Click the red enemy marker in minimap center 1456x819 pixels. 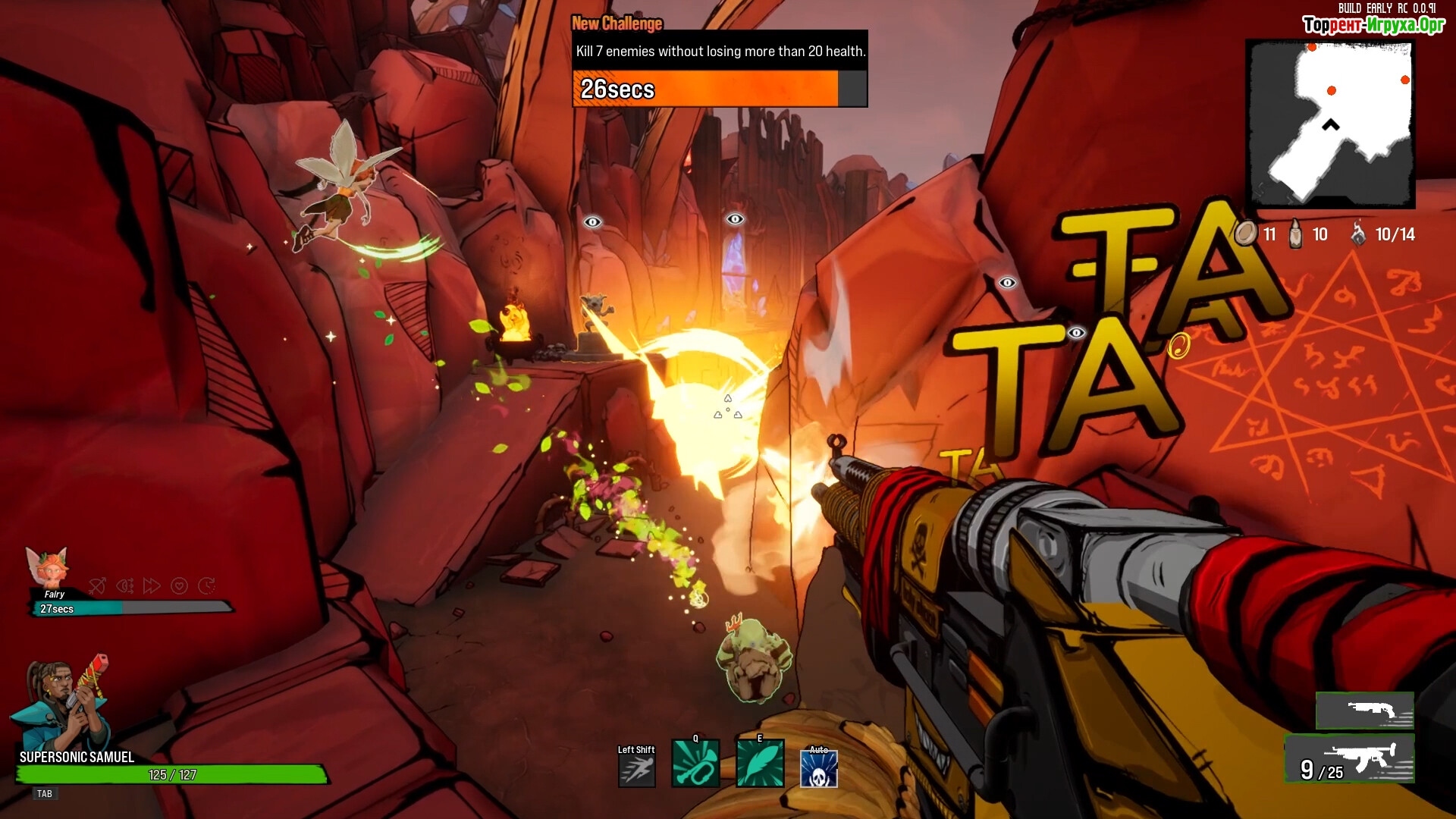(x=1331, y=91)
